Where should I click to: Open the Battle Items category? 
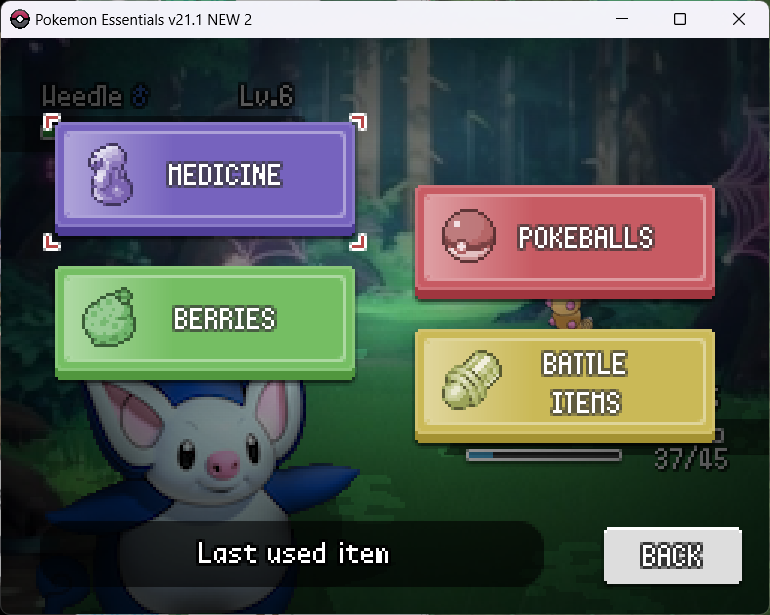tap(565, 383)
